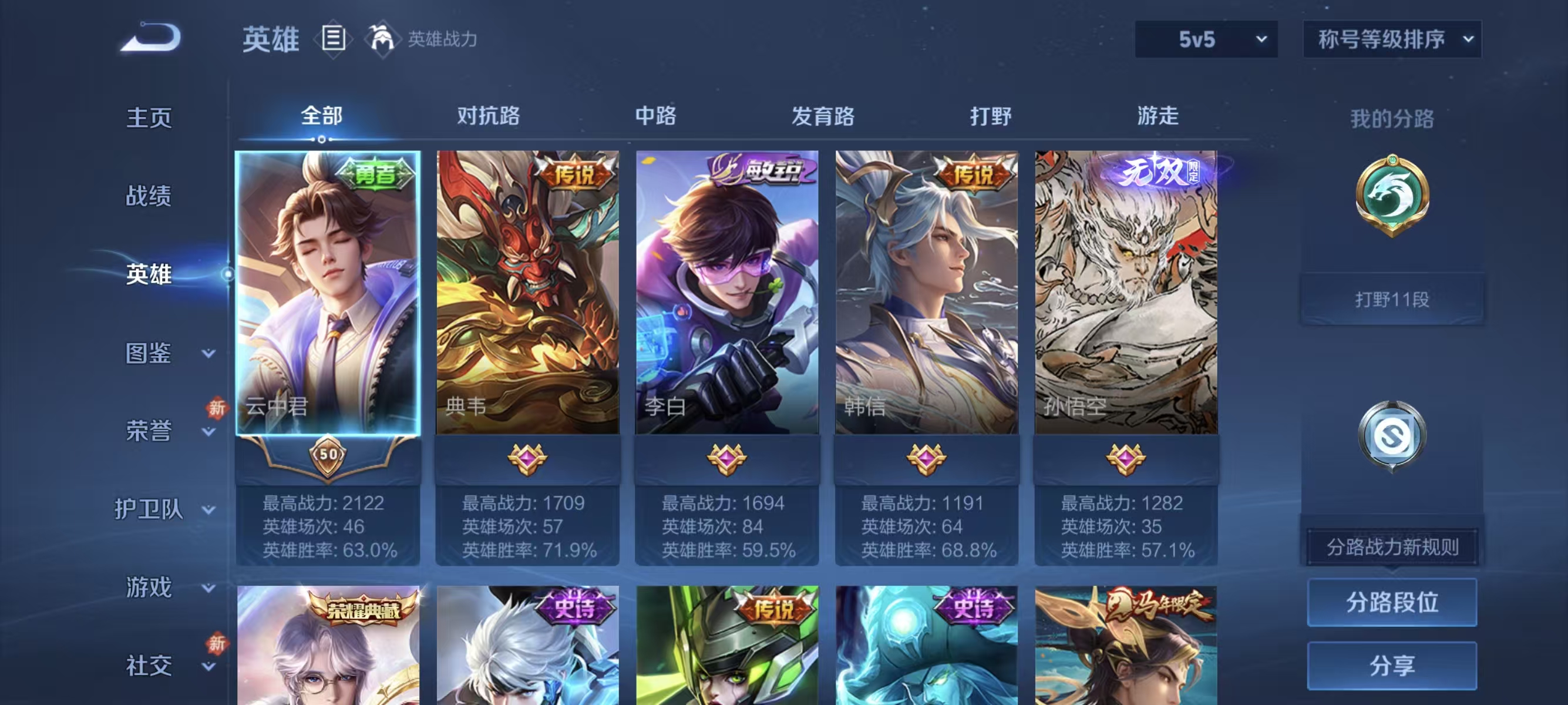Viewport: 1568px width, 705px height.
Task: Open 战绩 from the left sidebar
Action: coord(149,196)
